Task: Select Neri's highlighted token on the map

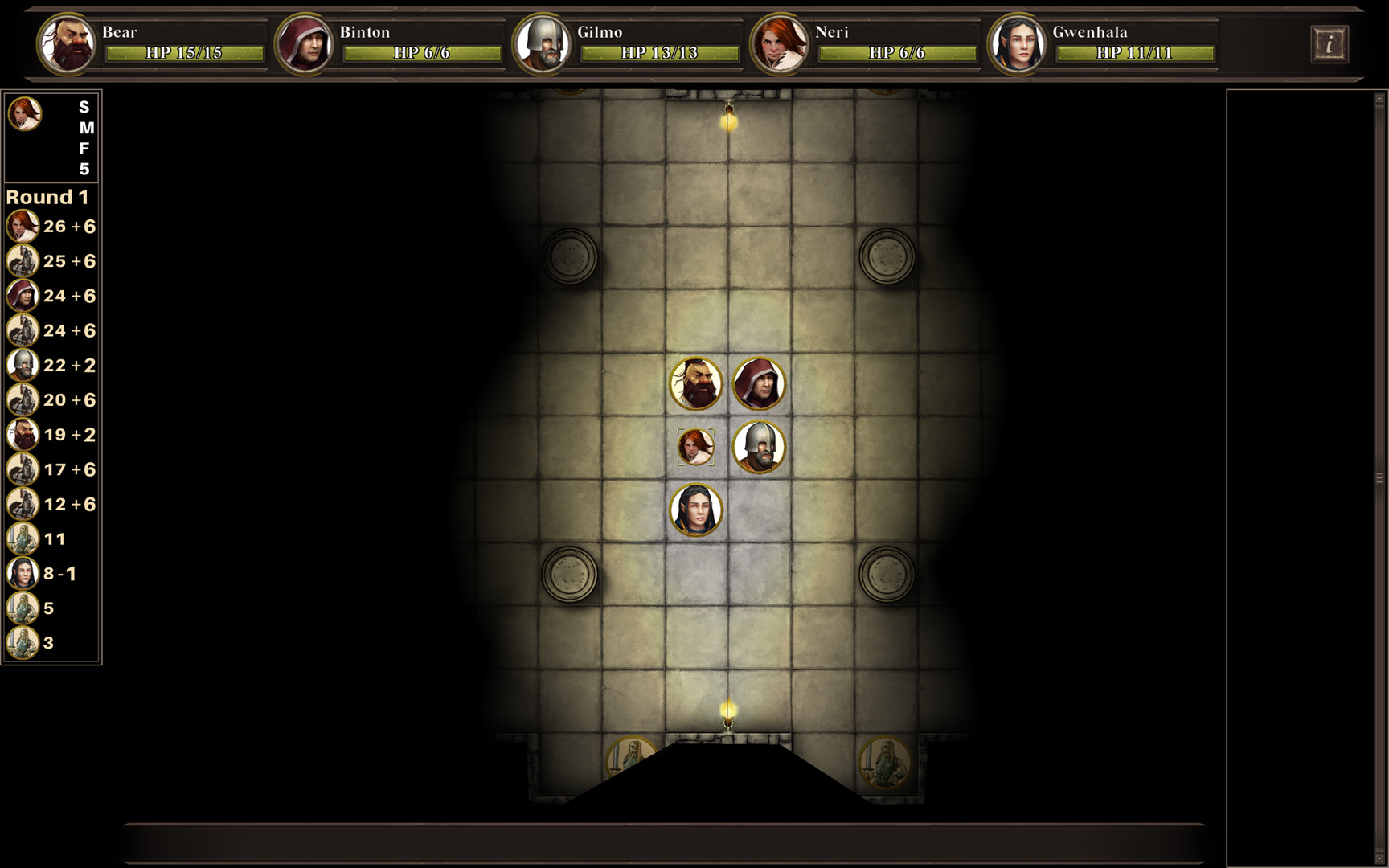Action: (696, 447)
